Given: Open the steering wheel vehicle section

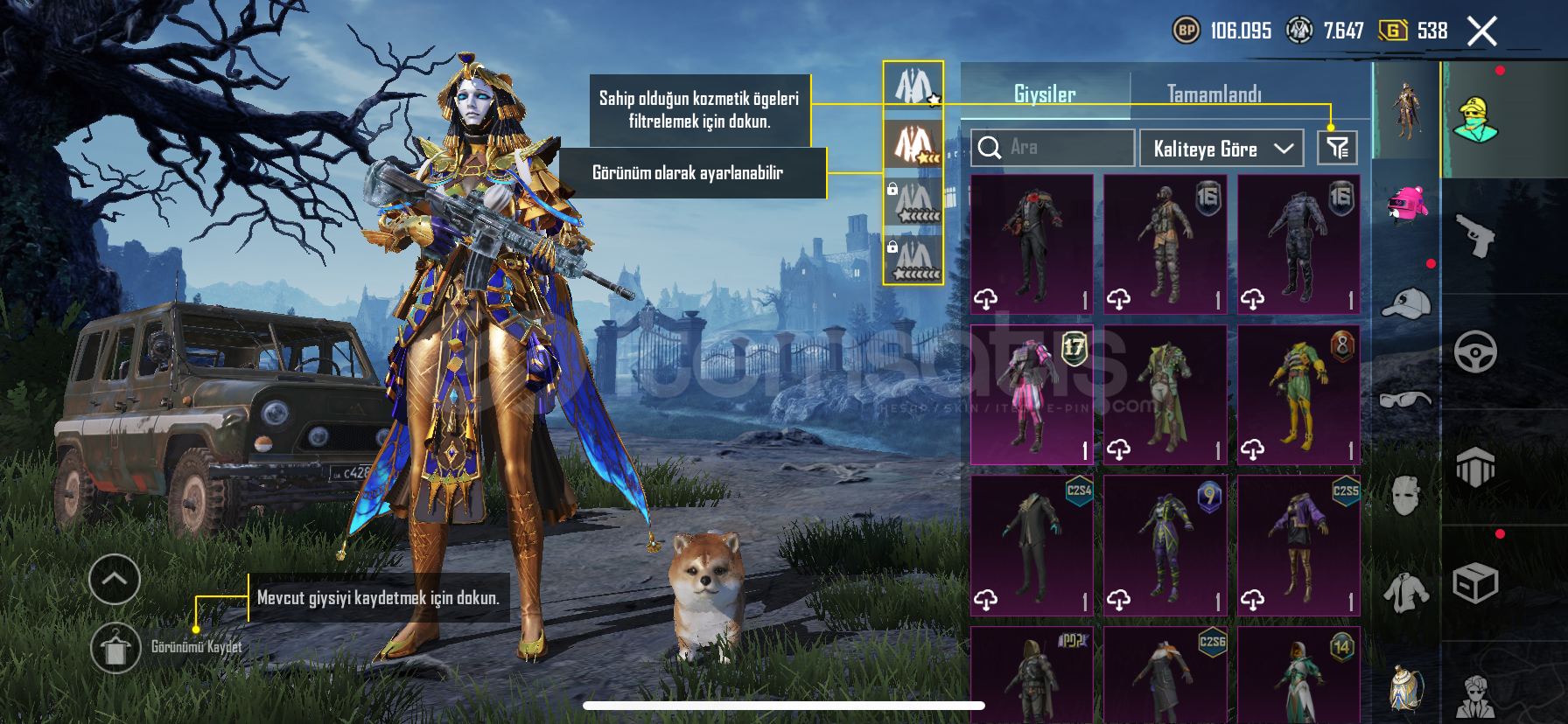Looking at the screenshot, I should [1475, 352].
